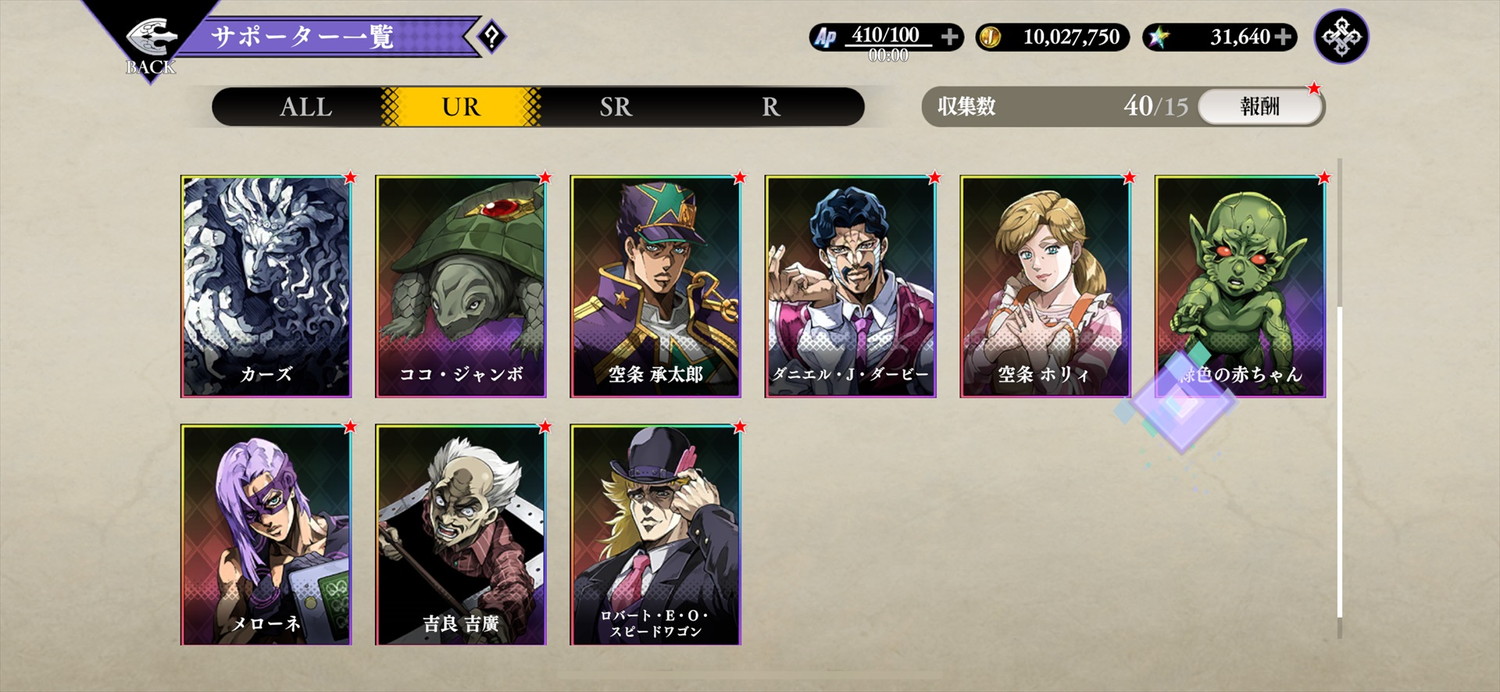This screenshot has width=1500, height=692.
Task: Open the question mark help icon
Action: (x=491, y=38)
